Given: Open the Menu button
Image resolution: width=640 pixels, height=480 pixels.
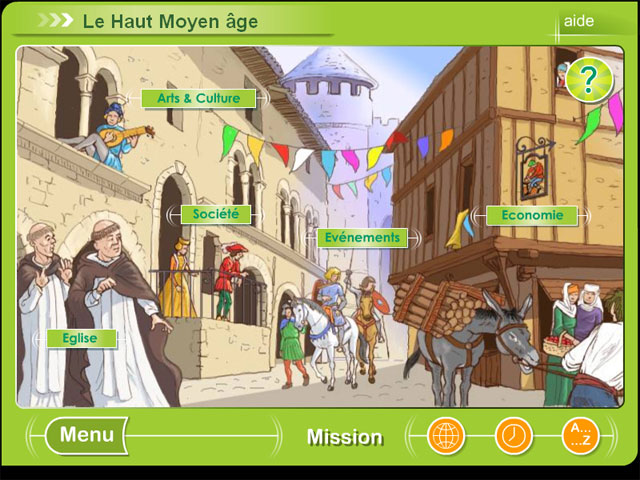Looking at the screenshot, I should (x=87, y=435).
